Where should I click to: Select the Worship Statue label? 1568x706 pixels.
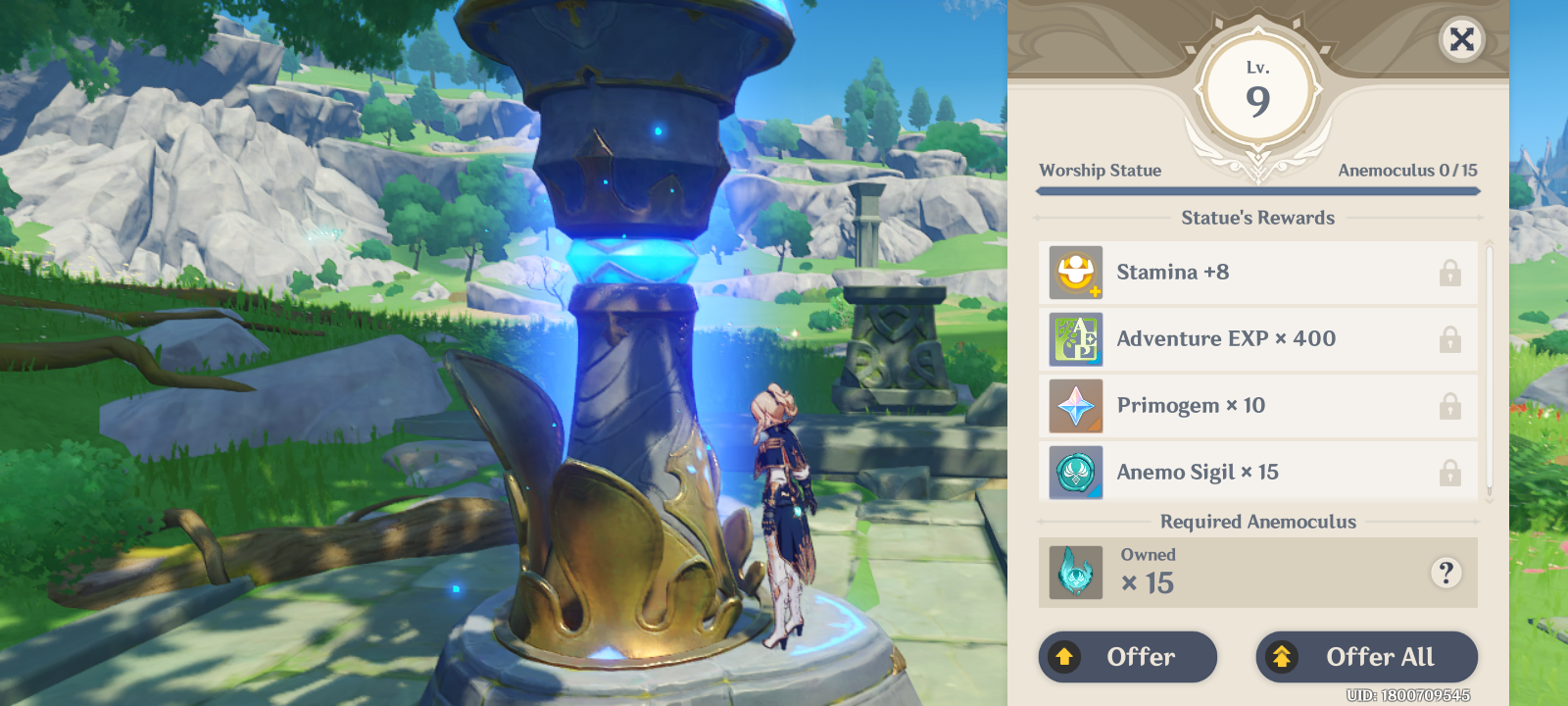click(x=1100, y=170)
